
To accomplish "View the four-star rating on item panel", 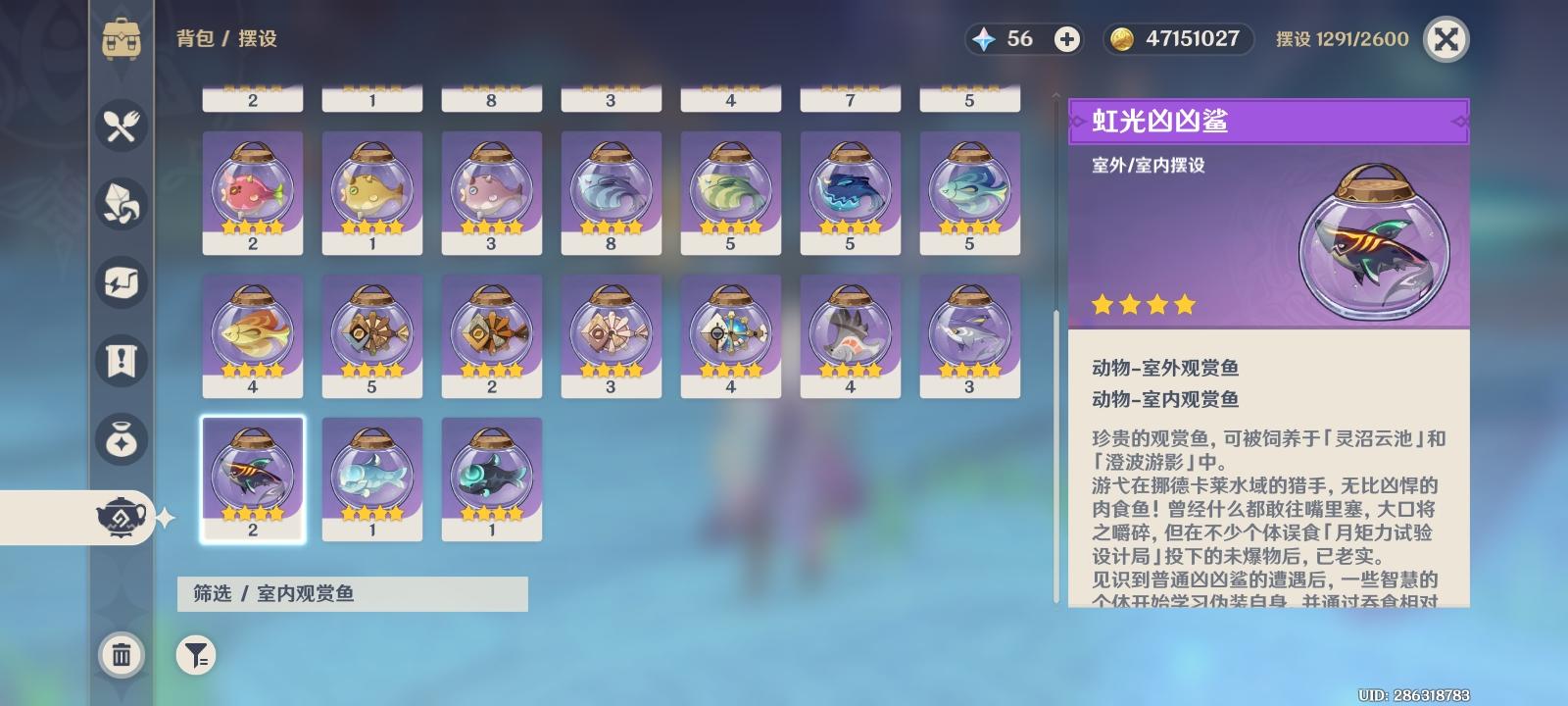I will pos(1143,304).
